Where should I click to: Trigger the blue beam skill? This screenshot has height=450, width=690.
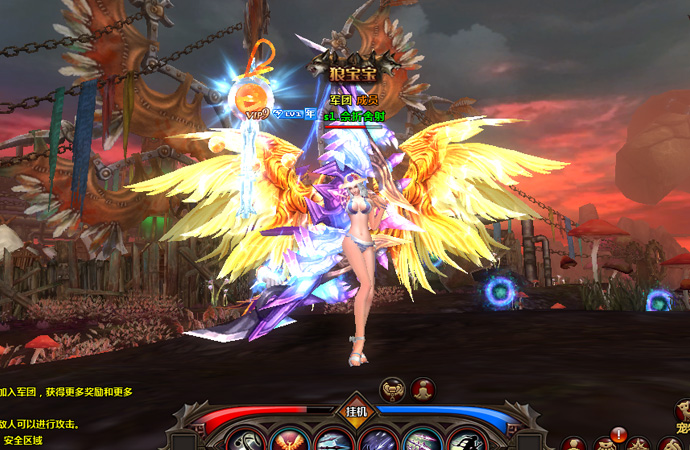point(332,441)
